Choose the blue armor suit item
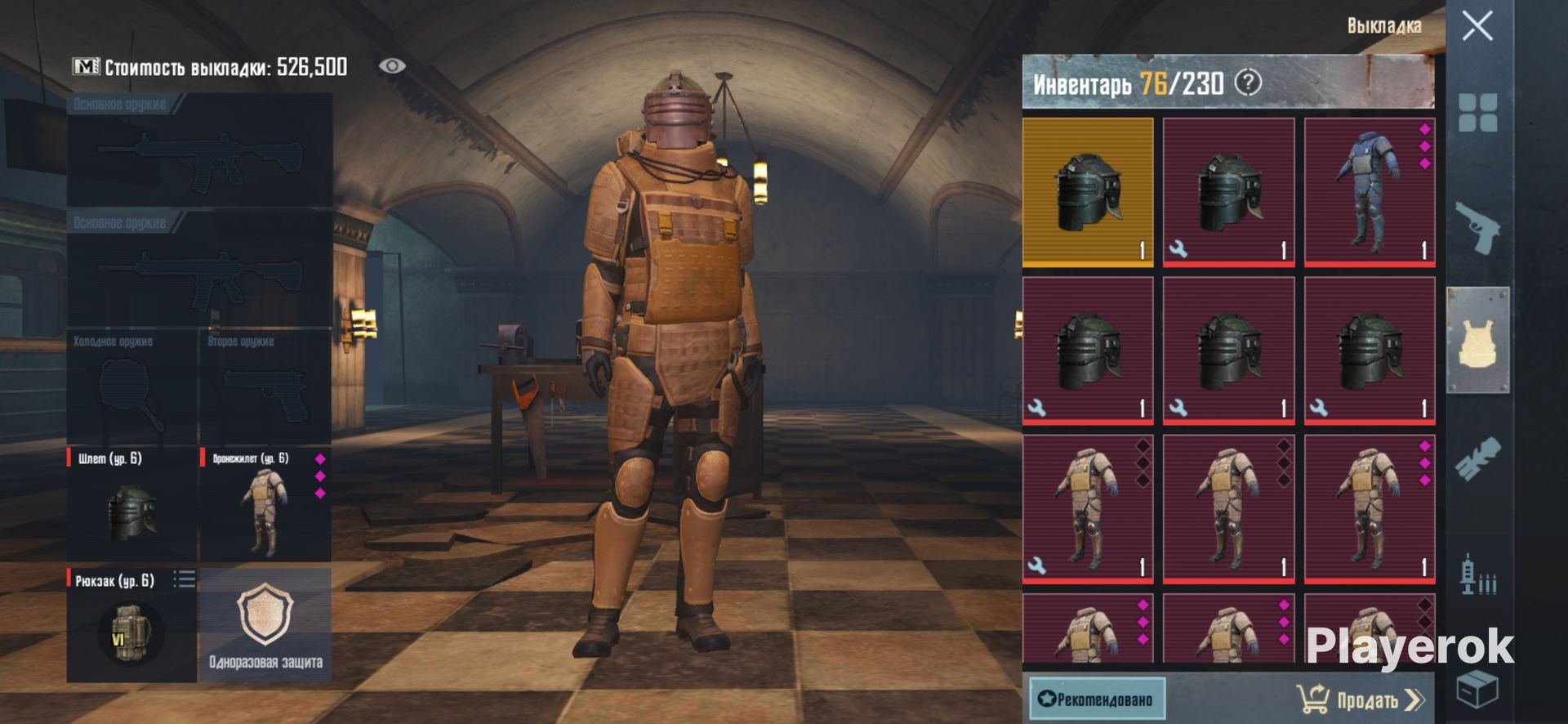 pos(1370,192)
